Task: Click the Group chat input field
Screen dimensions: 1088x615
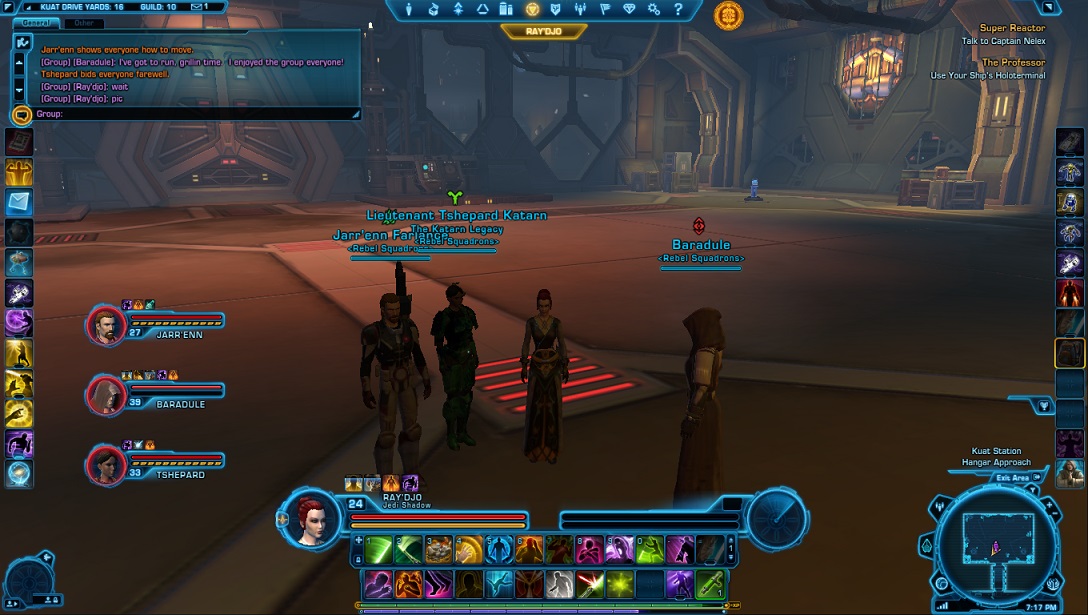Action: pos(195,114)
